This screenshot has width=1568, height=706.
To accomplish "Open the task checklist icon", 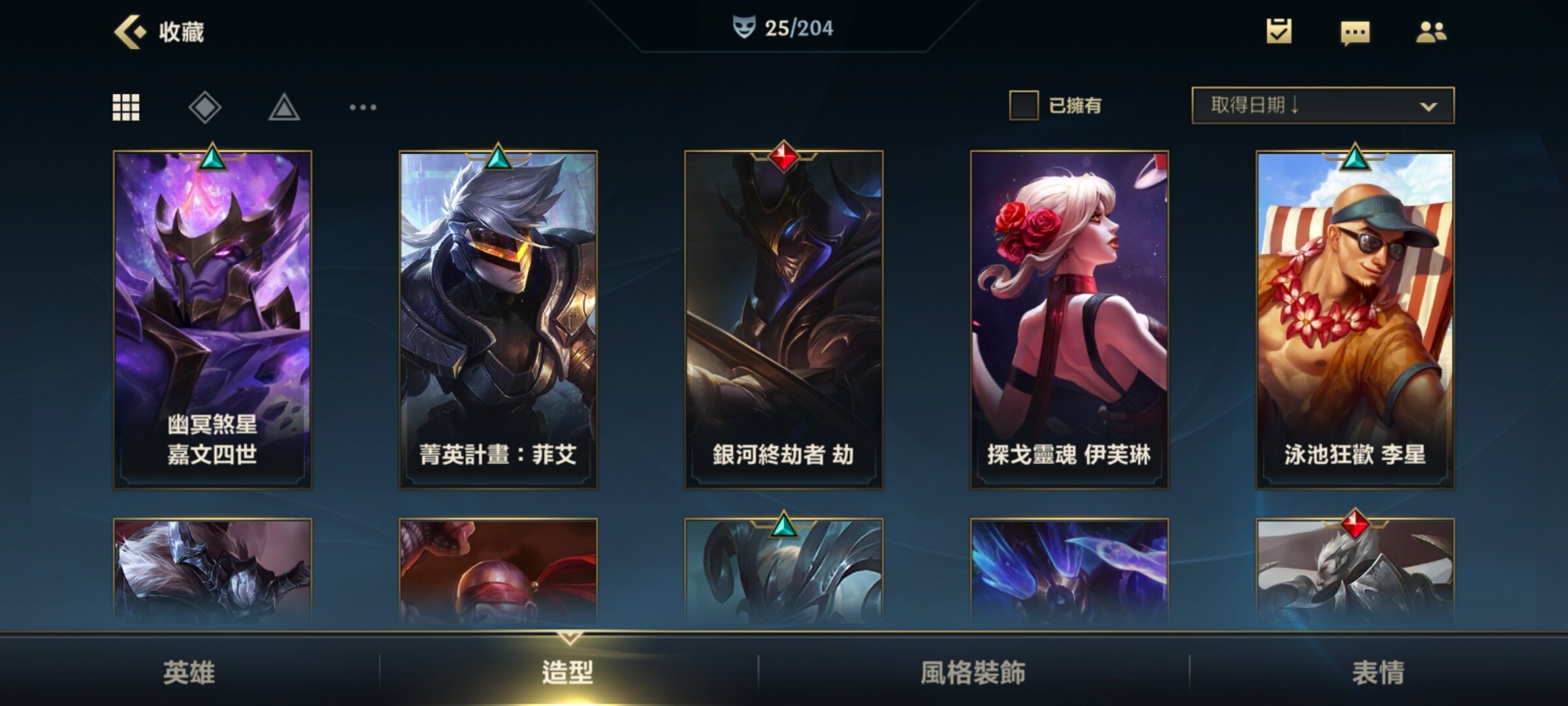I will click(x=1279, y=31).
